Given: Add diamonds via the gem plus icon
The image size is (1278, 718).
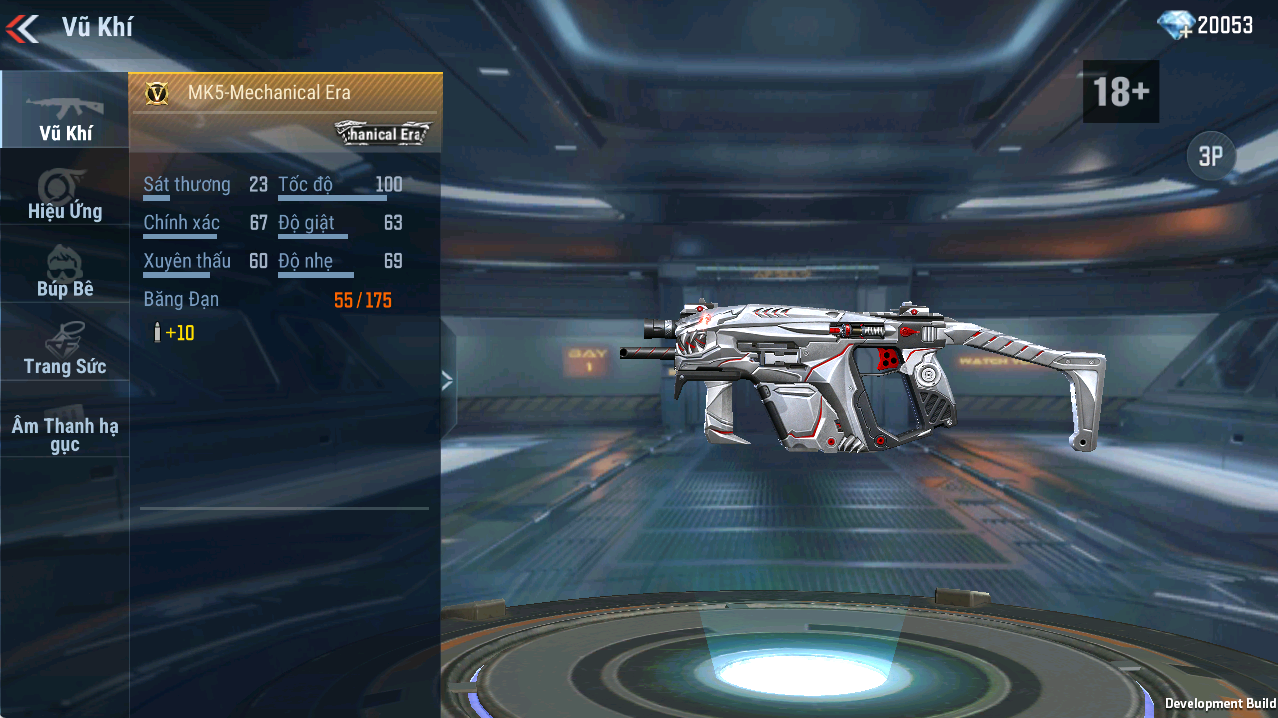Looking at the screenshot, I should coord(1176,26).
